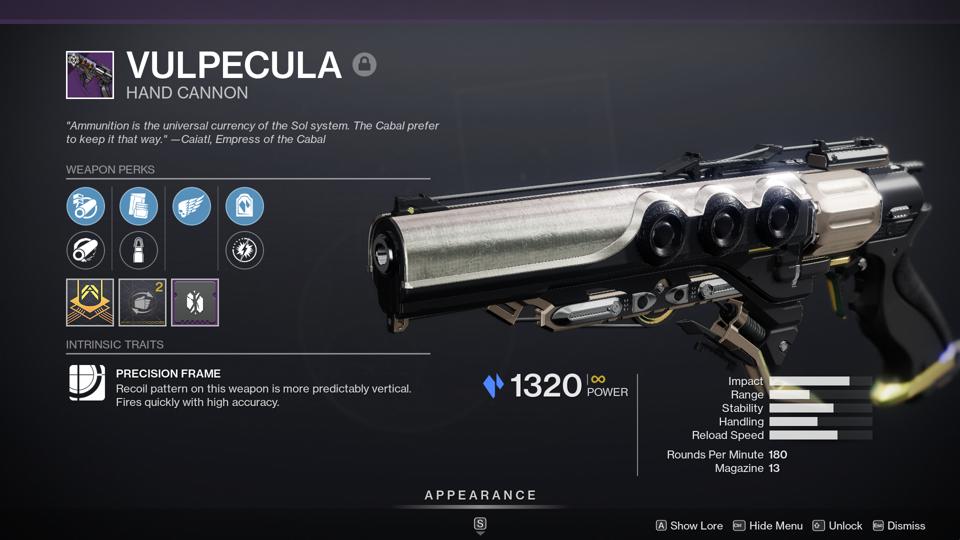Select the blue magazine perk icon
Viewport: 960px width, 540px height.
139,206
